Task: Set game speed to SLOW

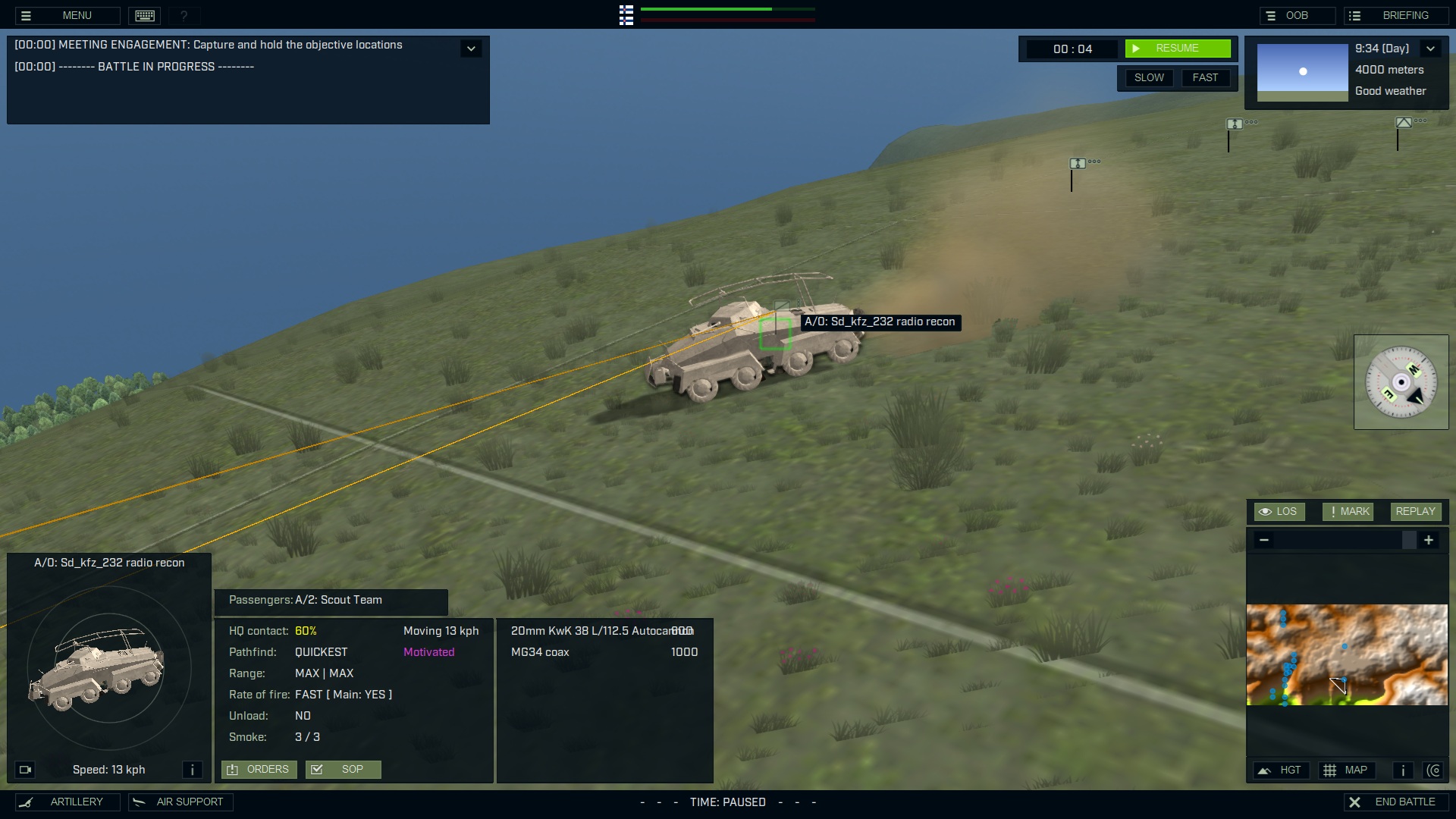Action: click(1148, 77)
